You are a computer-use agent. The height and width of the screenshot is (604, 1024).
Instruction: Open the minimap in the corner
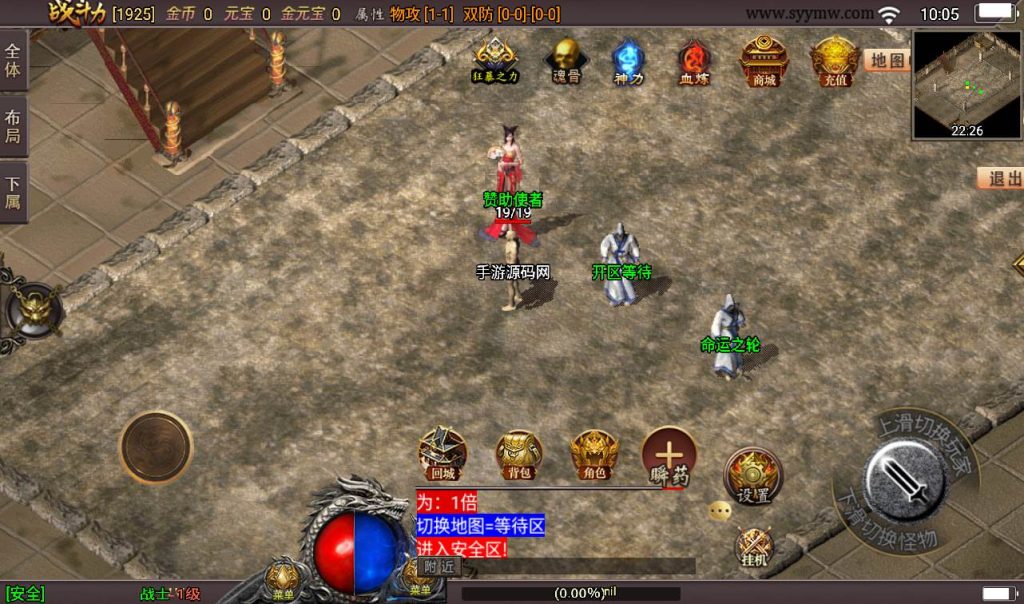(x=967, y=84)
